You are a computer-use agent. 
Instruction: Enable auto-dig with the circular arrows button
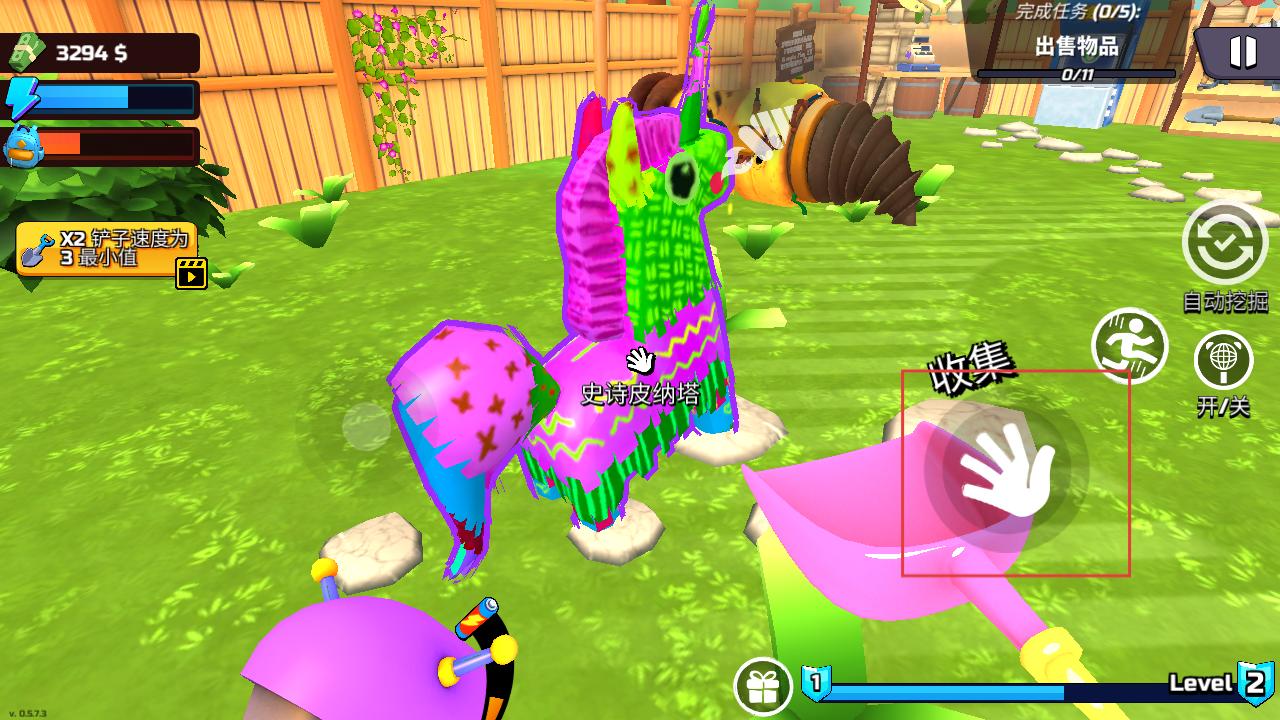tap(1224, 243)
